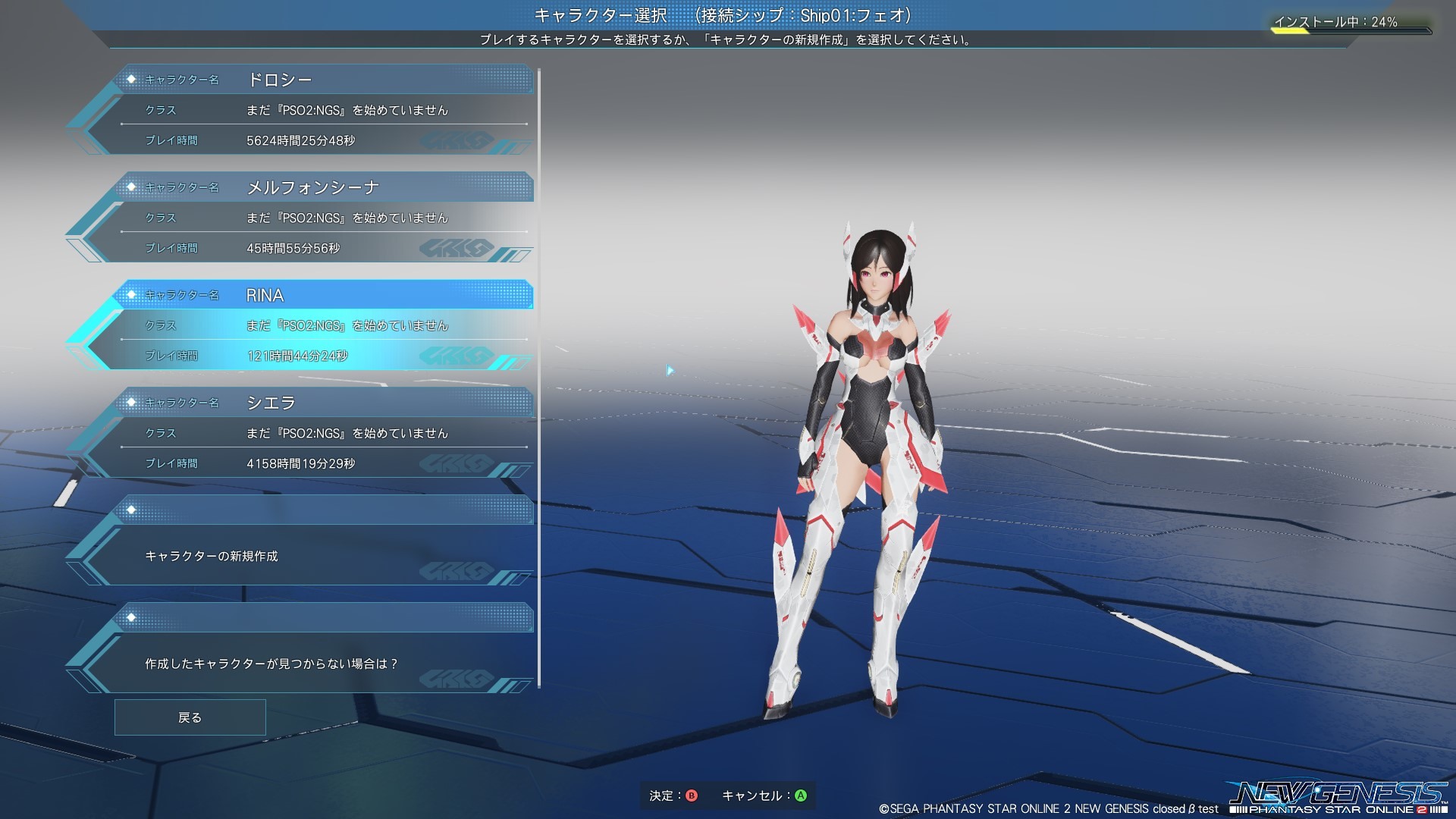Click the diamond icon above キャラクターの新規作成

[x=133, y=510]
